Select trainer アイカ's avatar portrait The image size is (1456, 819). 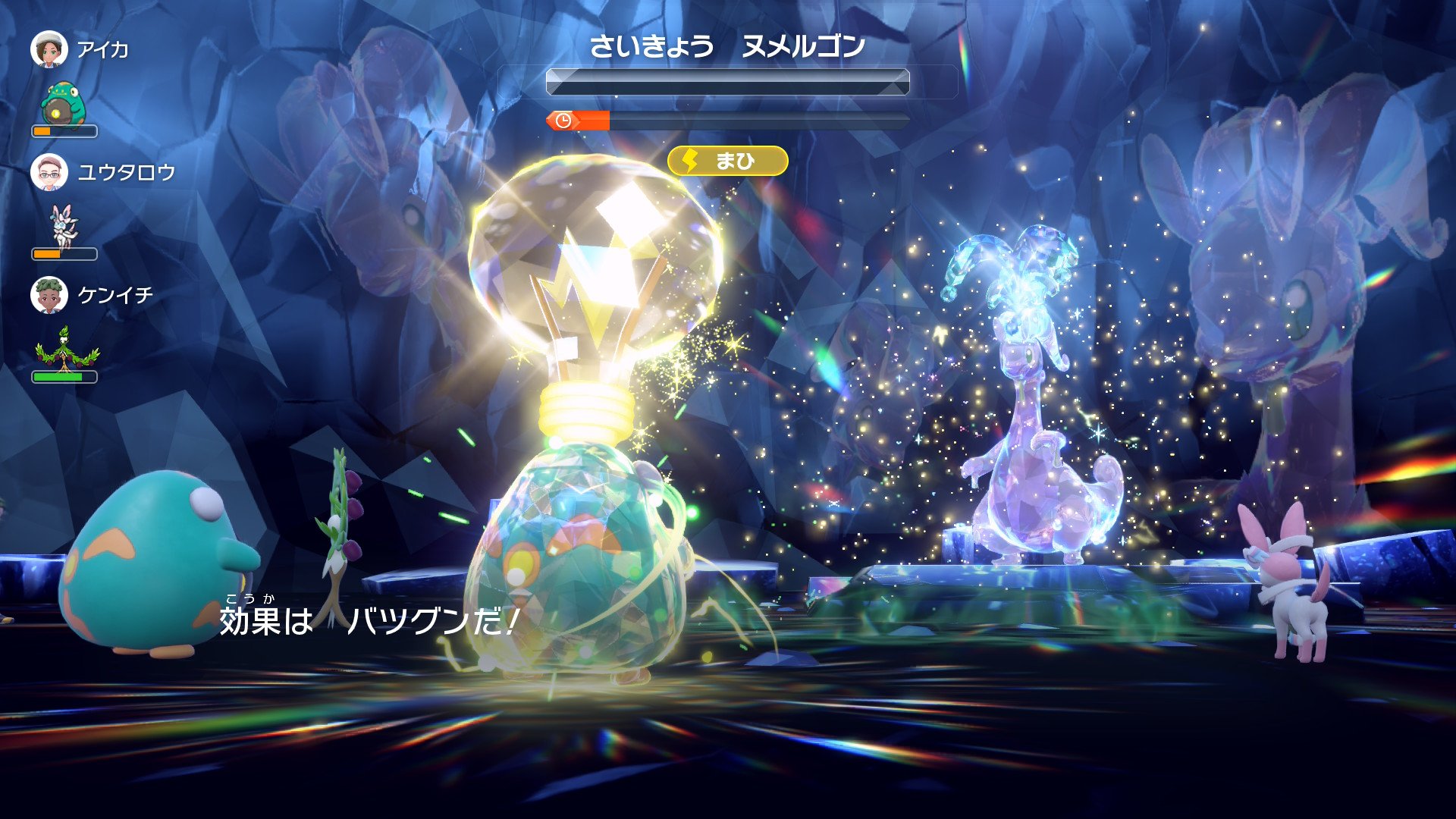(x=49, y=49)
